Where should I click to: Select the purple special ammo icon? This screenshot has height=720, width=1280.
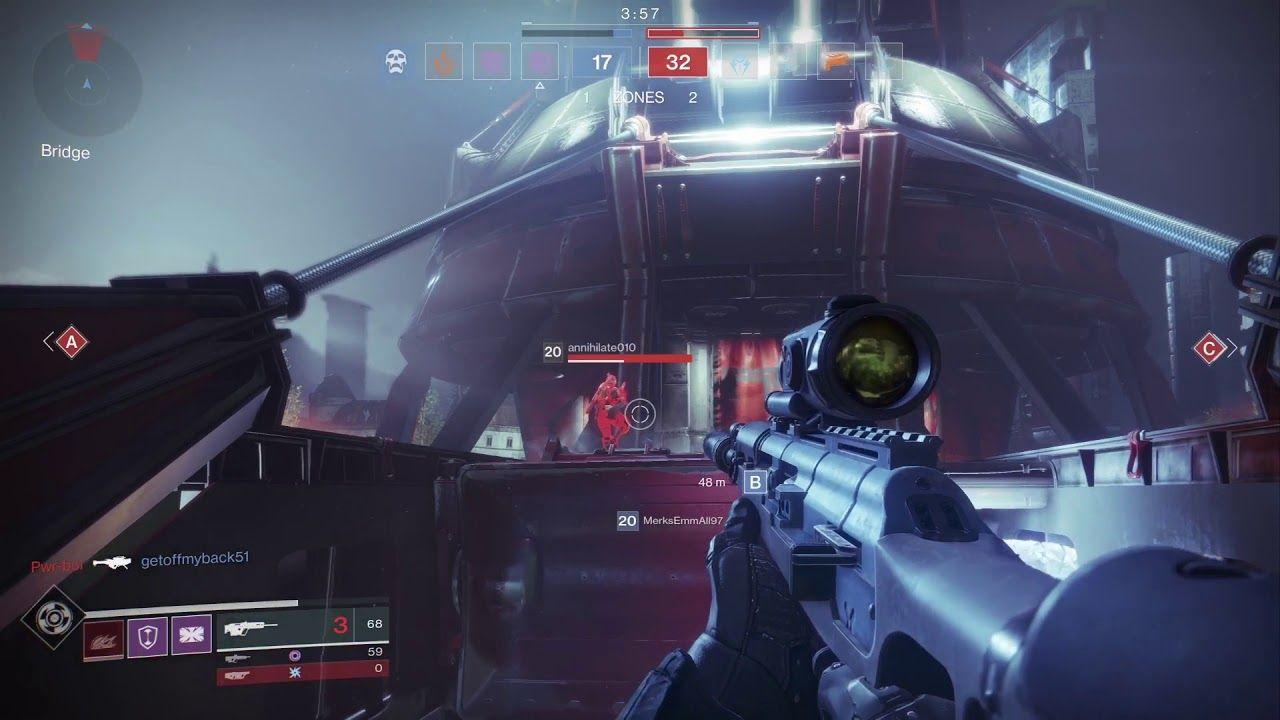295,656
